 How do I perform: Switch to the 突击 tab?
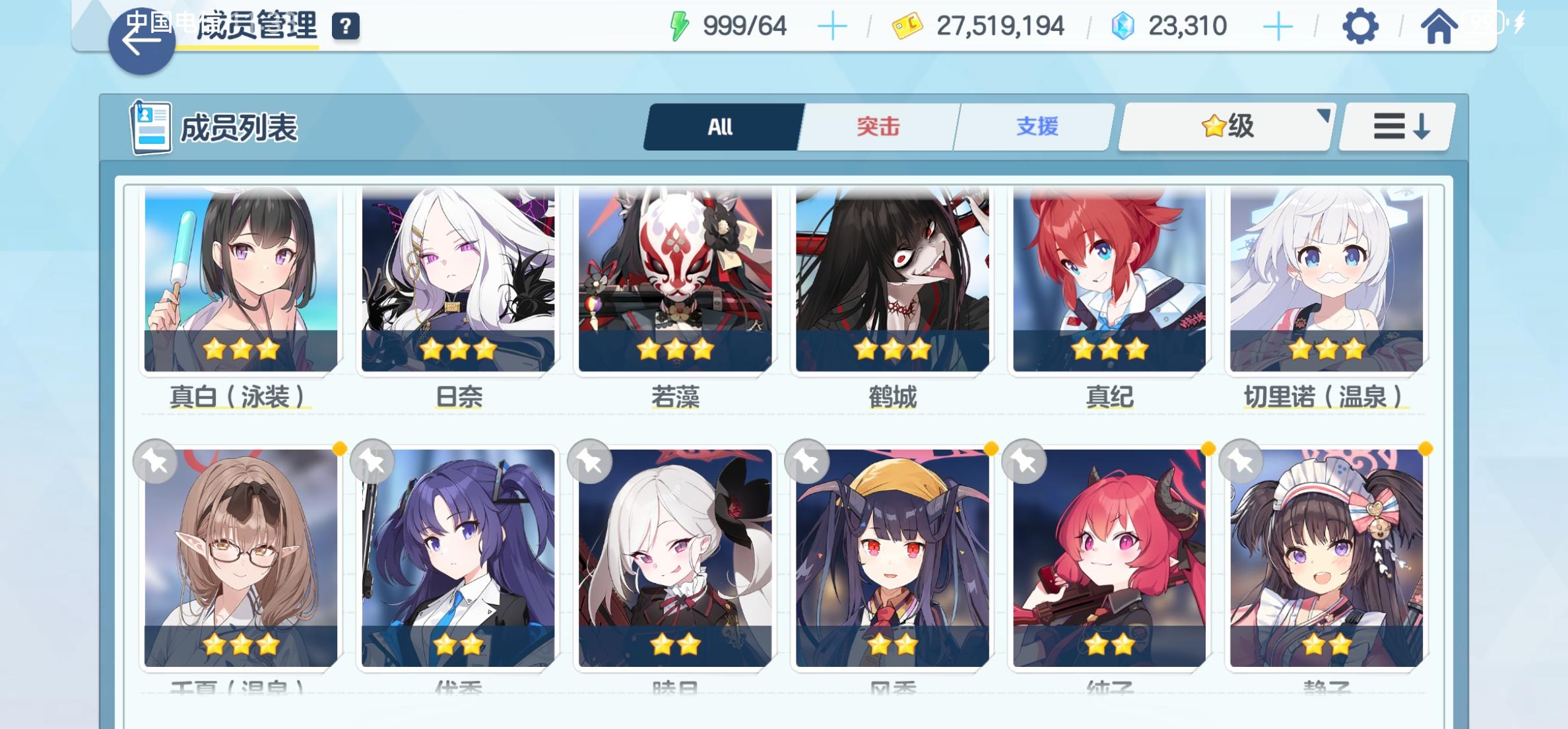(876, 126)
